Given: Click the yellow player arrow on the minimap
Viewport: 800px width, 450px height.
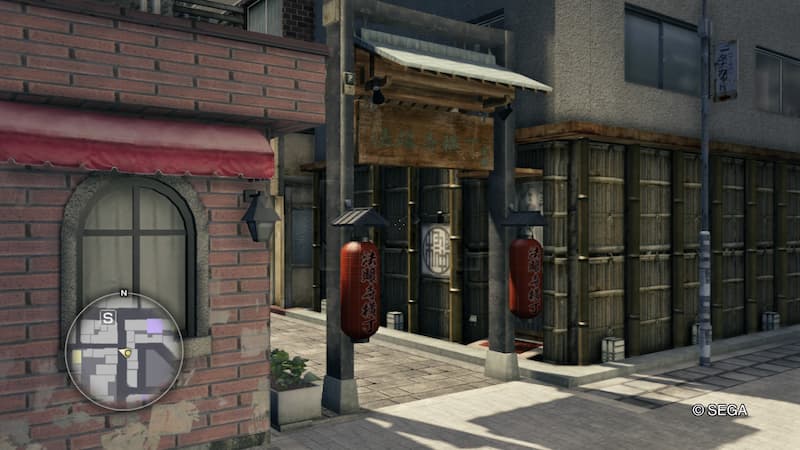Looking at the screenshot, I should [x=125, y=353].
